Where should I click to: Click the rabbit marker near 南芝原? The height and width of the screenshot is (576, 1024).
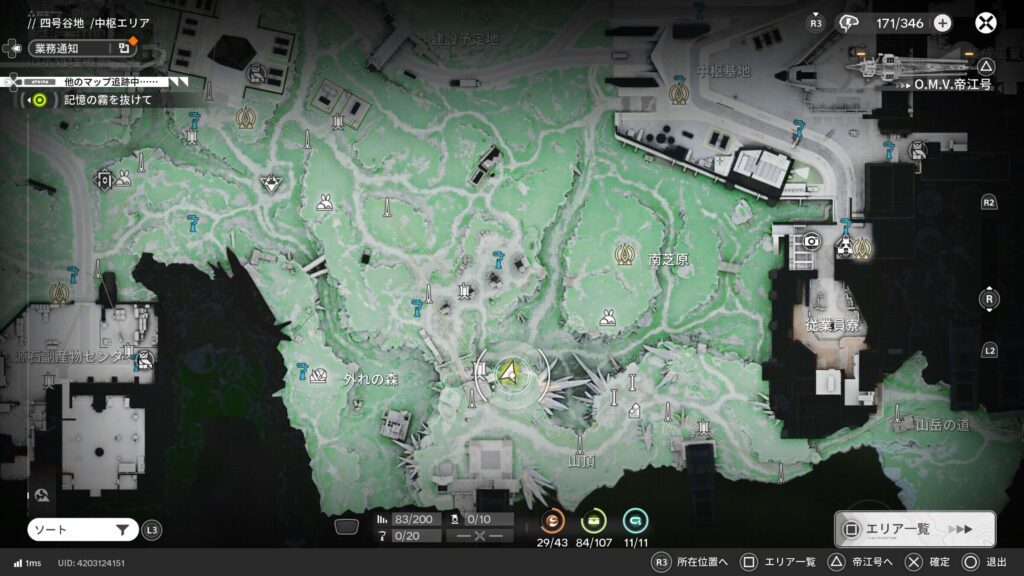coord(607,318)
